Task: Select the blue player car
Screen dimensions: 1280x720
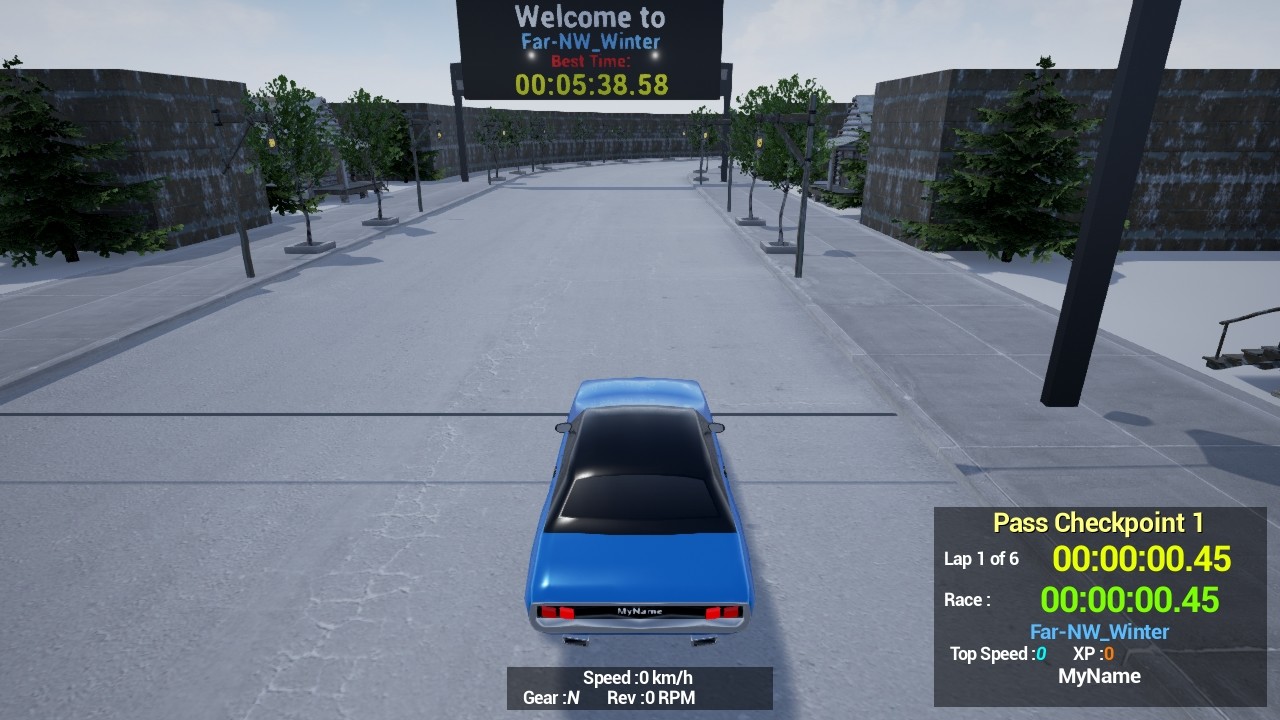Action: [x=640, y=520]
